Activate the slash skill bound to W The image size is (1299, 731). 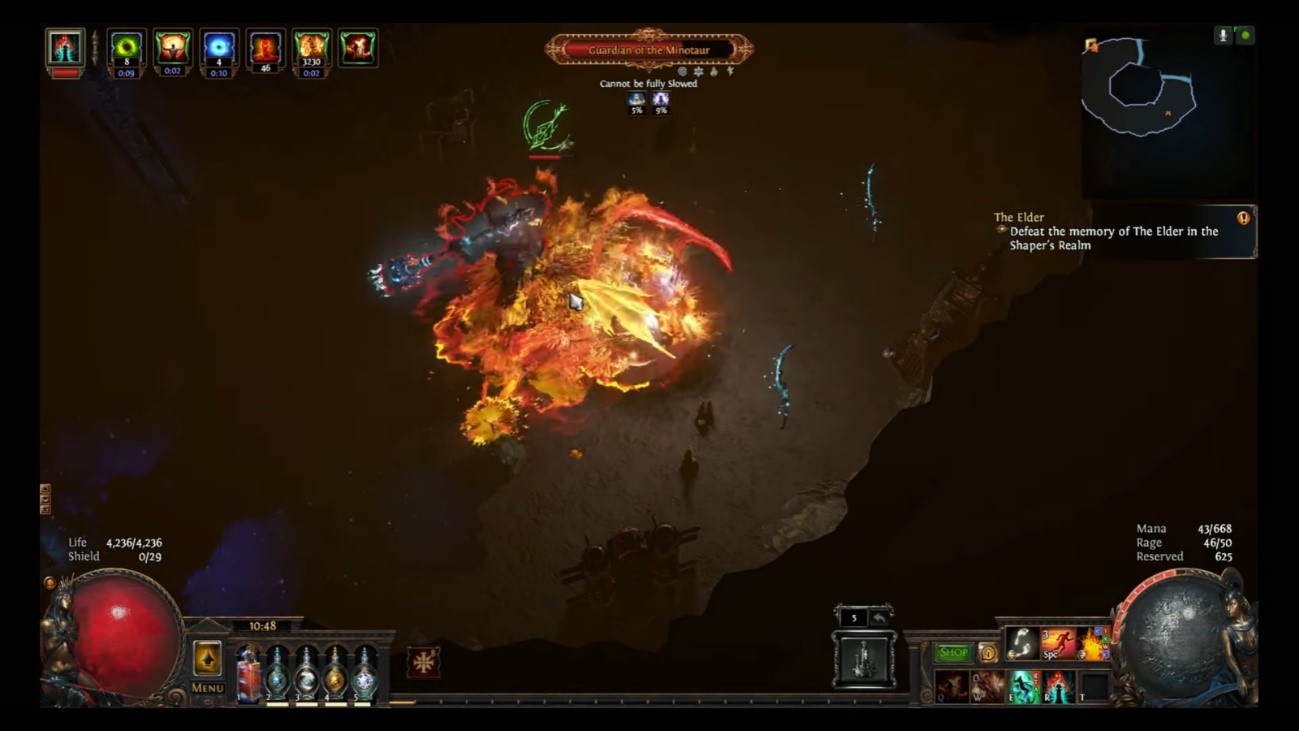(x=987, y=687)
